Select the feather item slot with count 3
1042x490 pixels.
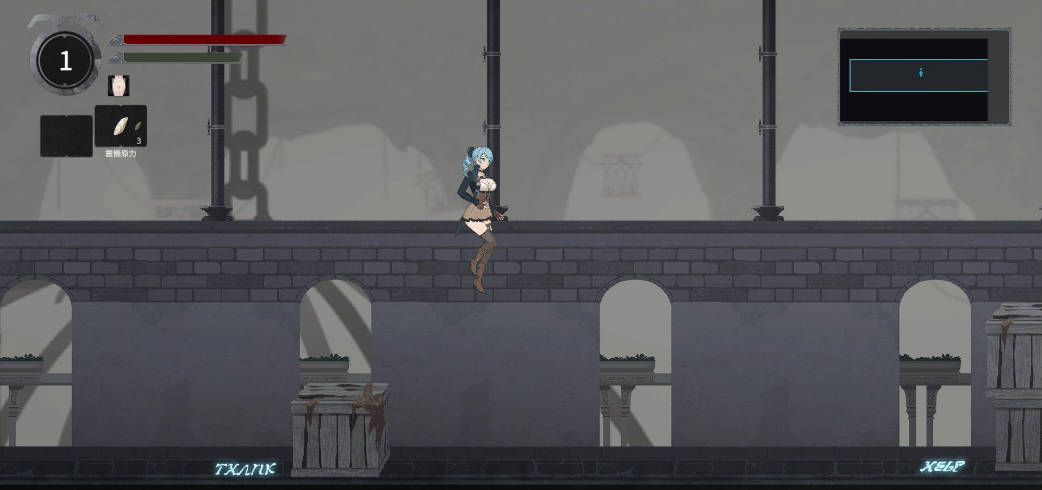click(x=121, y=126)
